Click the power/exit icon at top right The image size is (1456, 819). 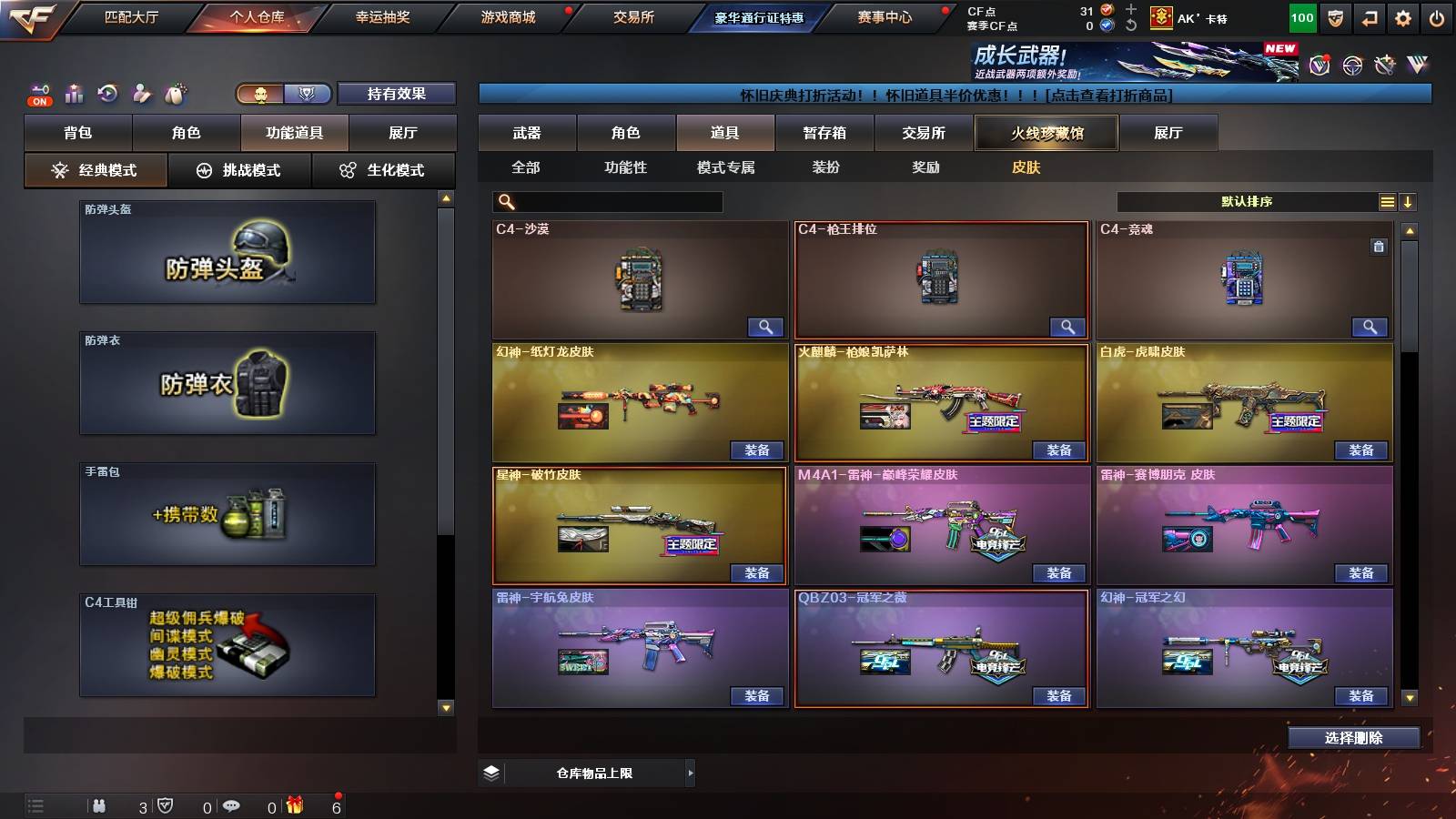(x=1436, y=16)
